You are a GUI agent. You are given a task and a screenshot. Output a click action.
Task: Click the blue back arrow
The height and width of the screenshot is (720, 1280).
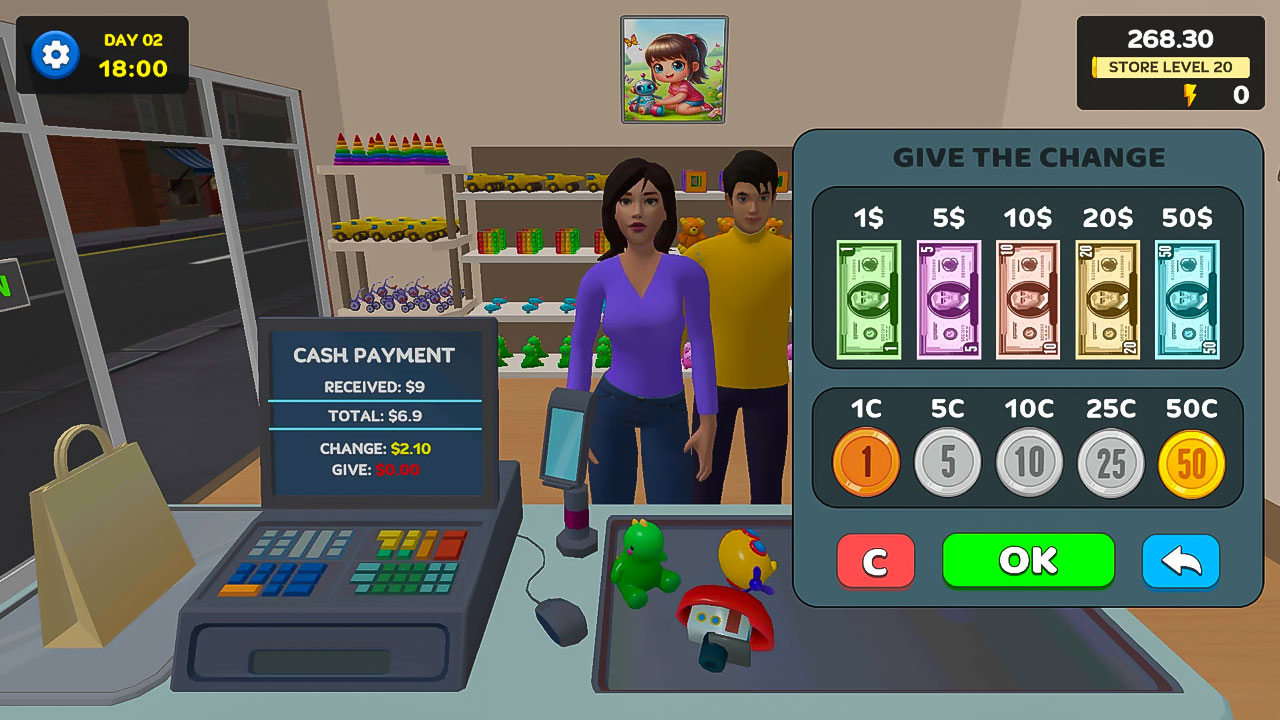(1181, 562)
